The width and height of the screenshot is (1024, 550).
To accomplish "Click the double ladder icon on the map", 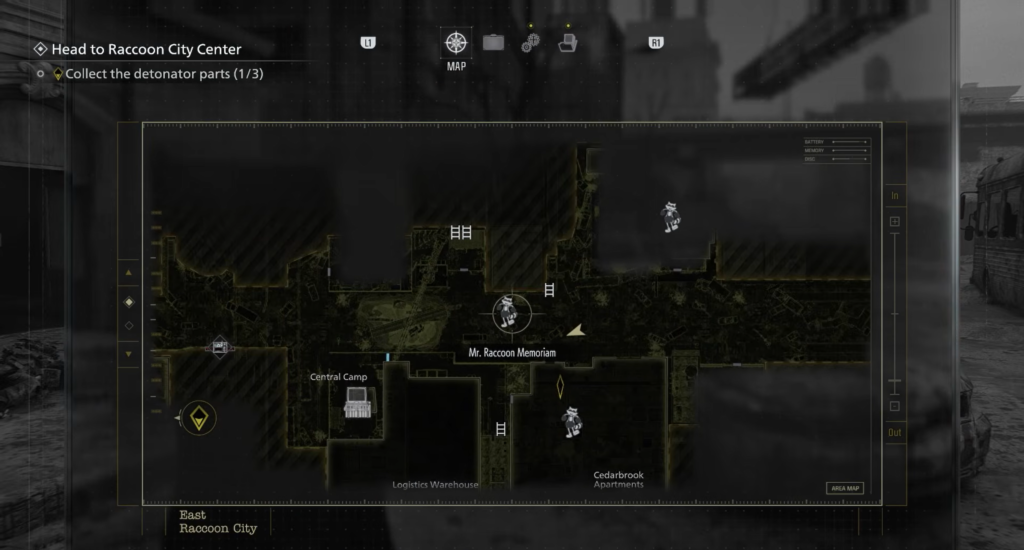I will coord(461,232).
